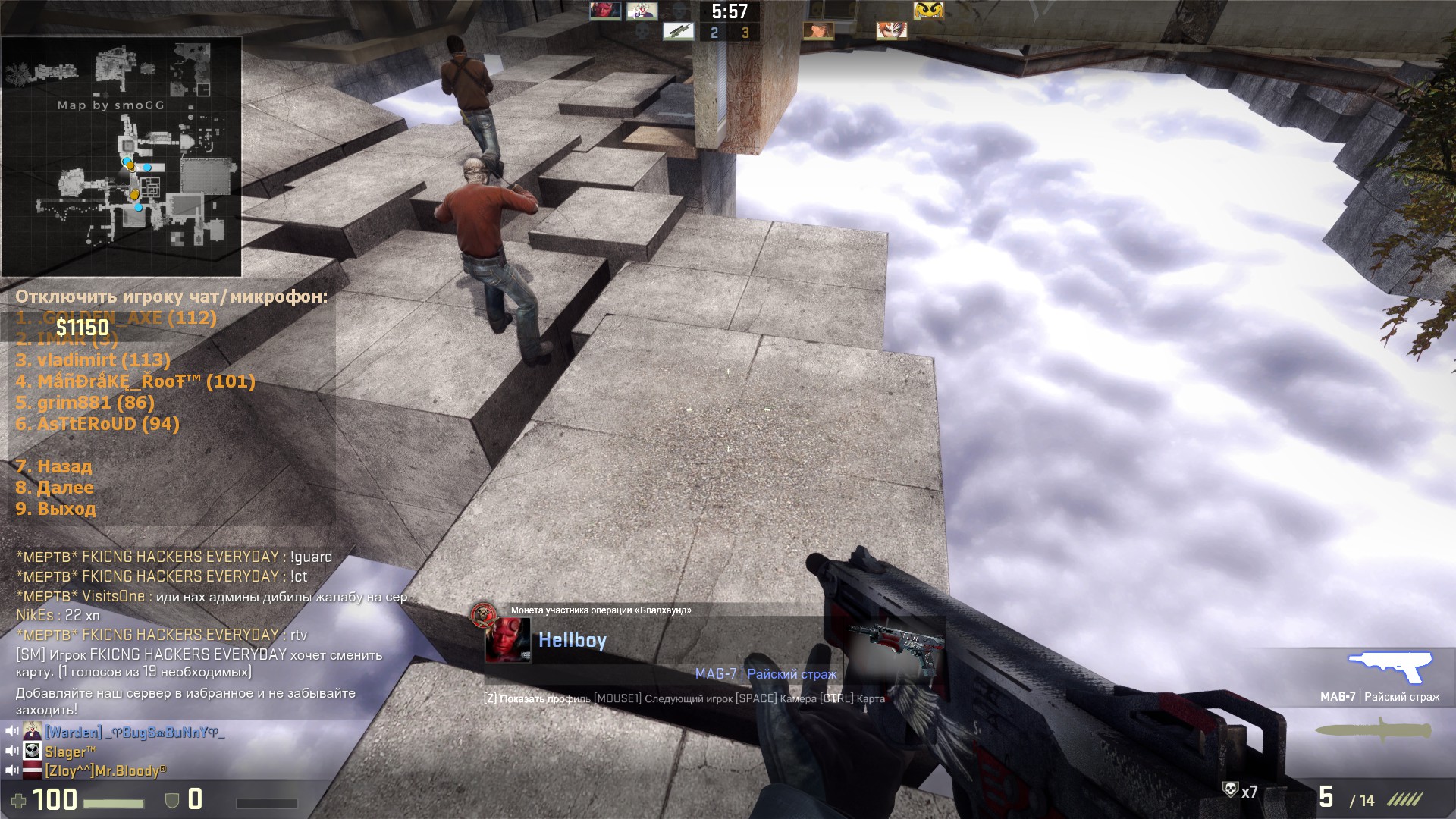
Task: Select the orange-haired masked anime avatar
Action: pos(891,31)
